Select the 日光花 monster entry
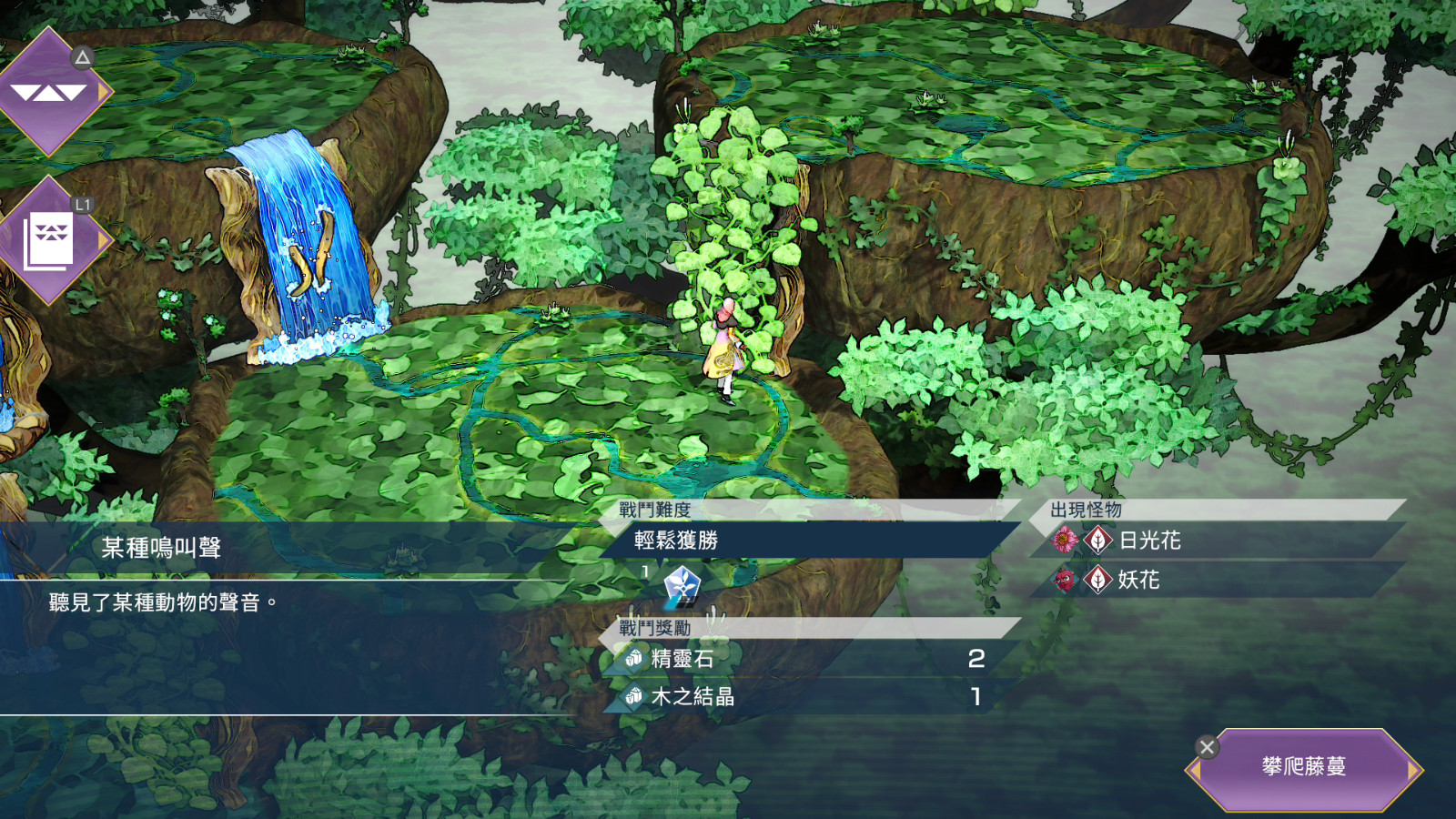Viewport: 1456px width, 819px height. 1150,541
